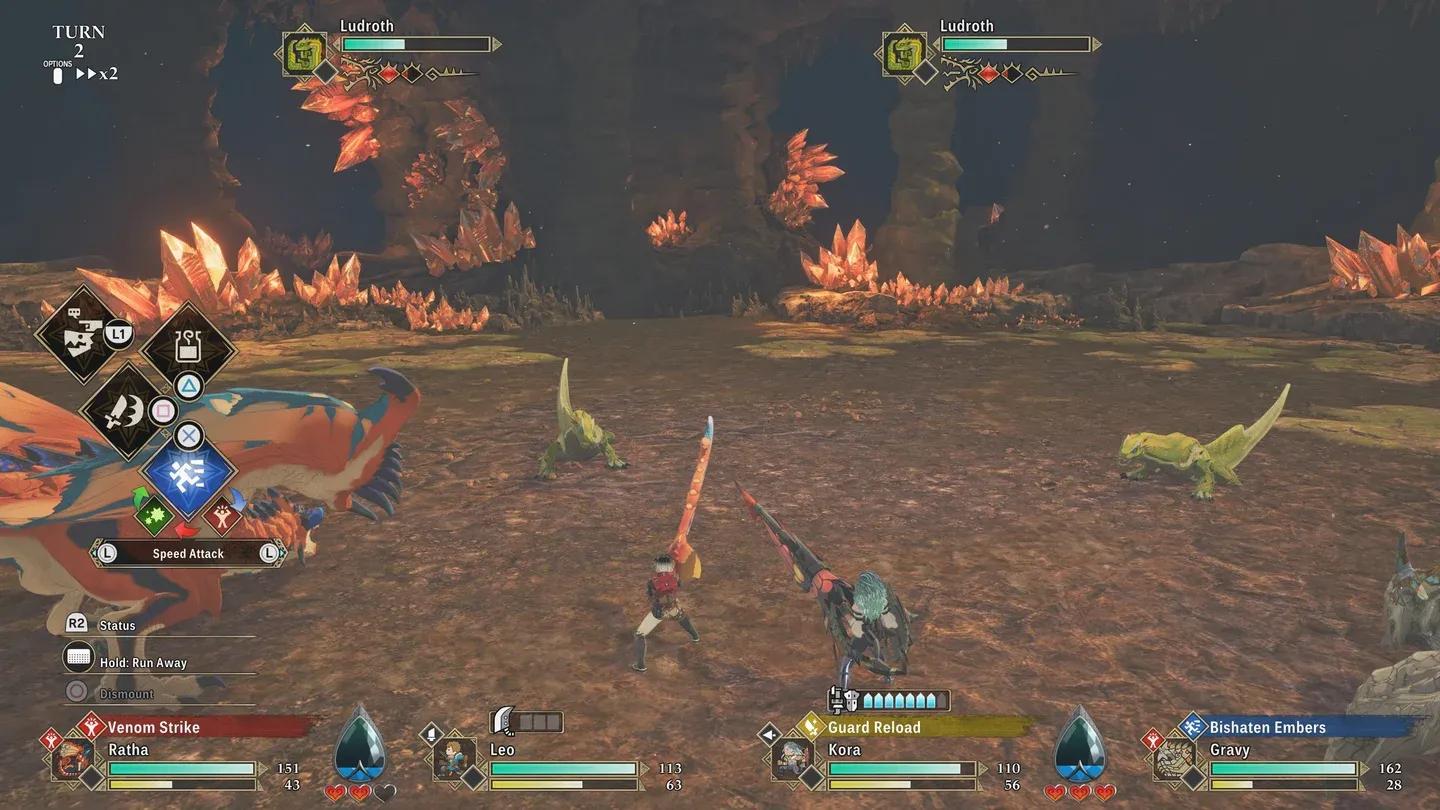The image size is (1440, 810).
Task: Toggle the x2 battle speed indicator
Action: point(98,74)
